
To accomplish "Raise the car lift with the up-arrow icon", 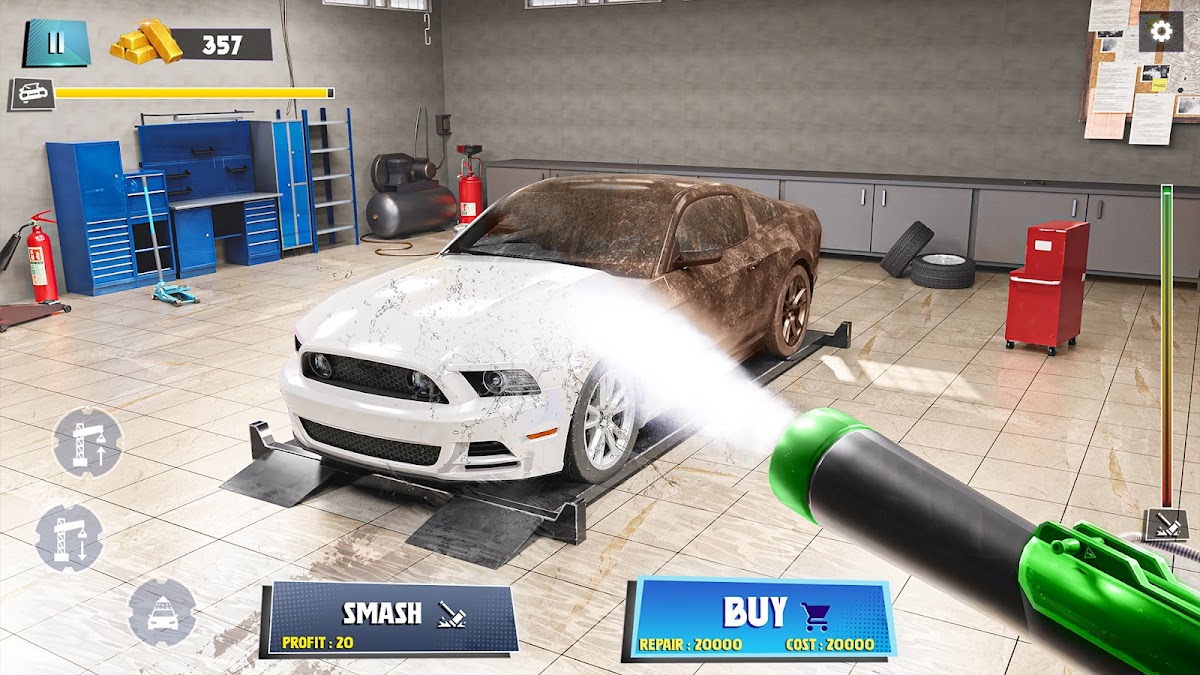I will click(x=88, y=441).
